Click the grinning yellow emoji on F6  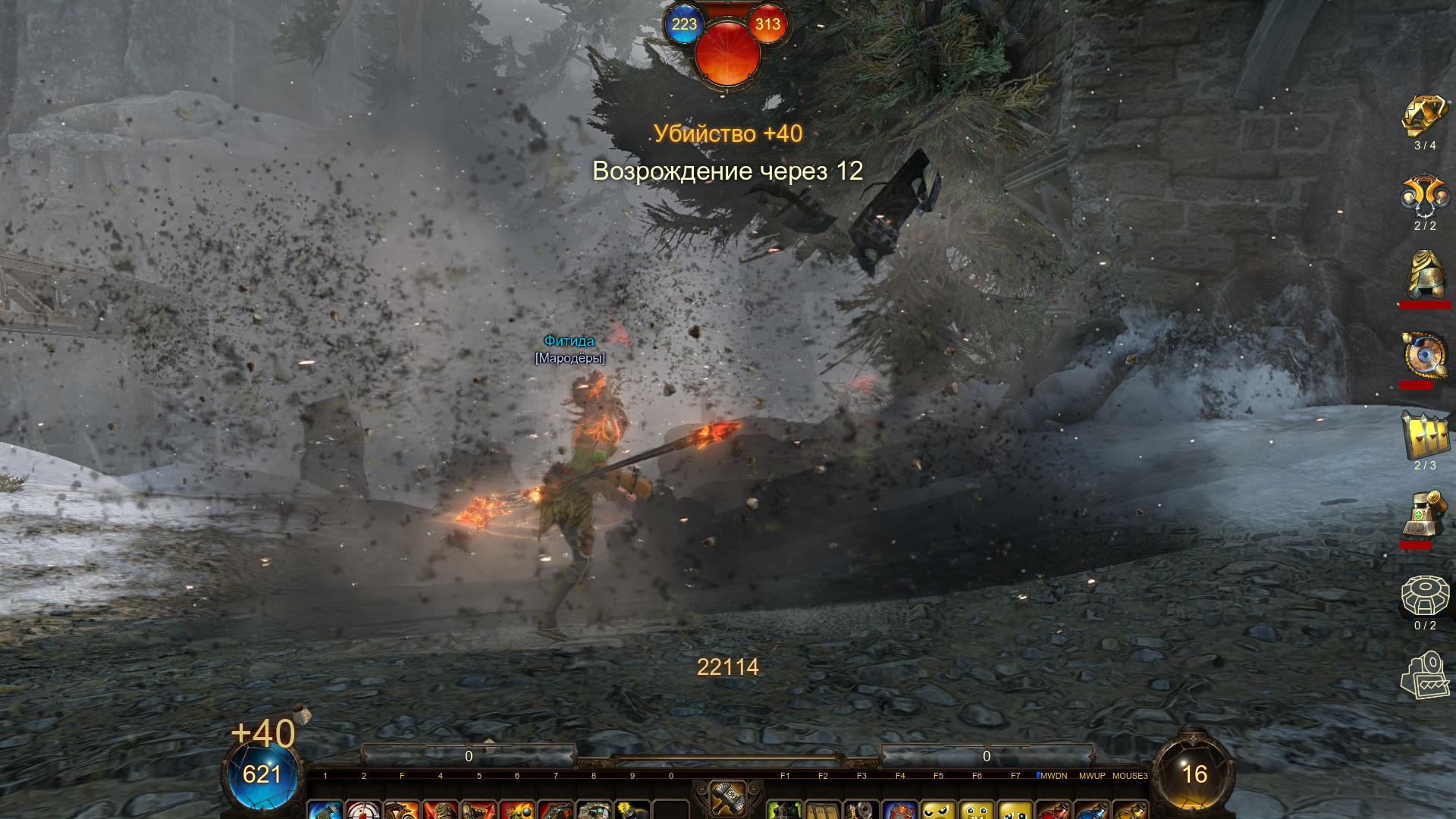pos(977,810)
